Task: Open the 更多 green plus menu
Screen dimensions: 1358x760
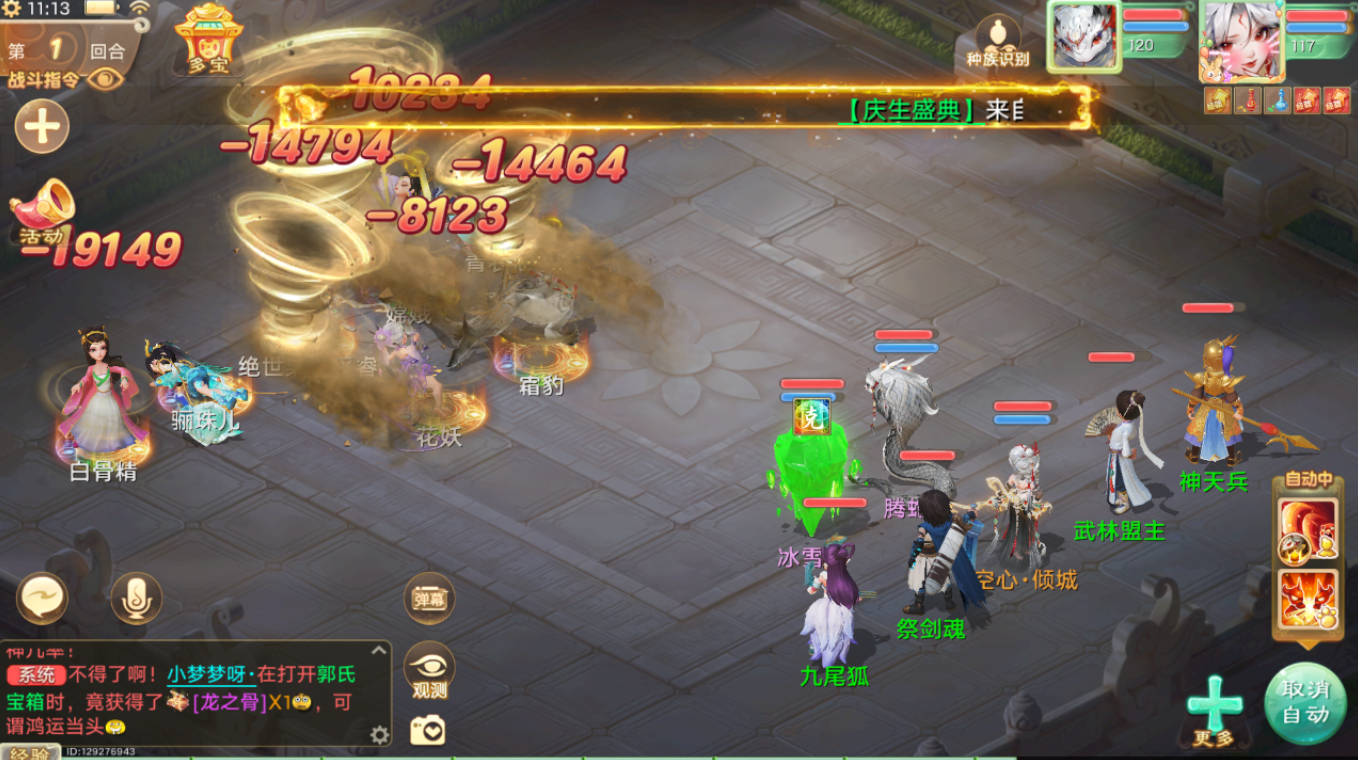Action: coord(1214,706)
